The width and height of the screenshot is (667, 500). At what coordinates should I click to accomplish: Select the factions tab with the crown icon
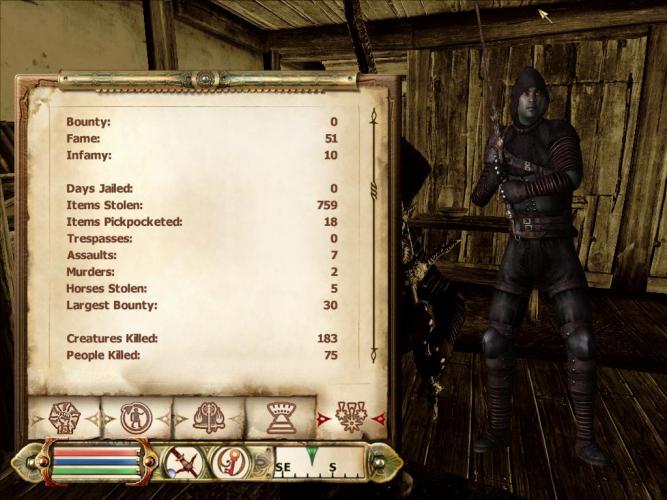(x=279, y=416)
